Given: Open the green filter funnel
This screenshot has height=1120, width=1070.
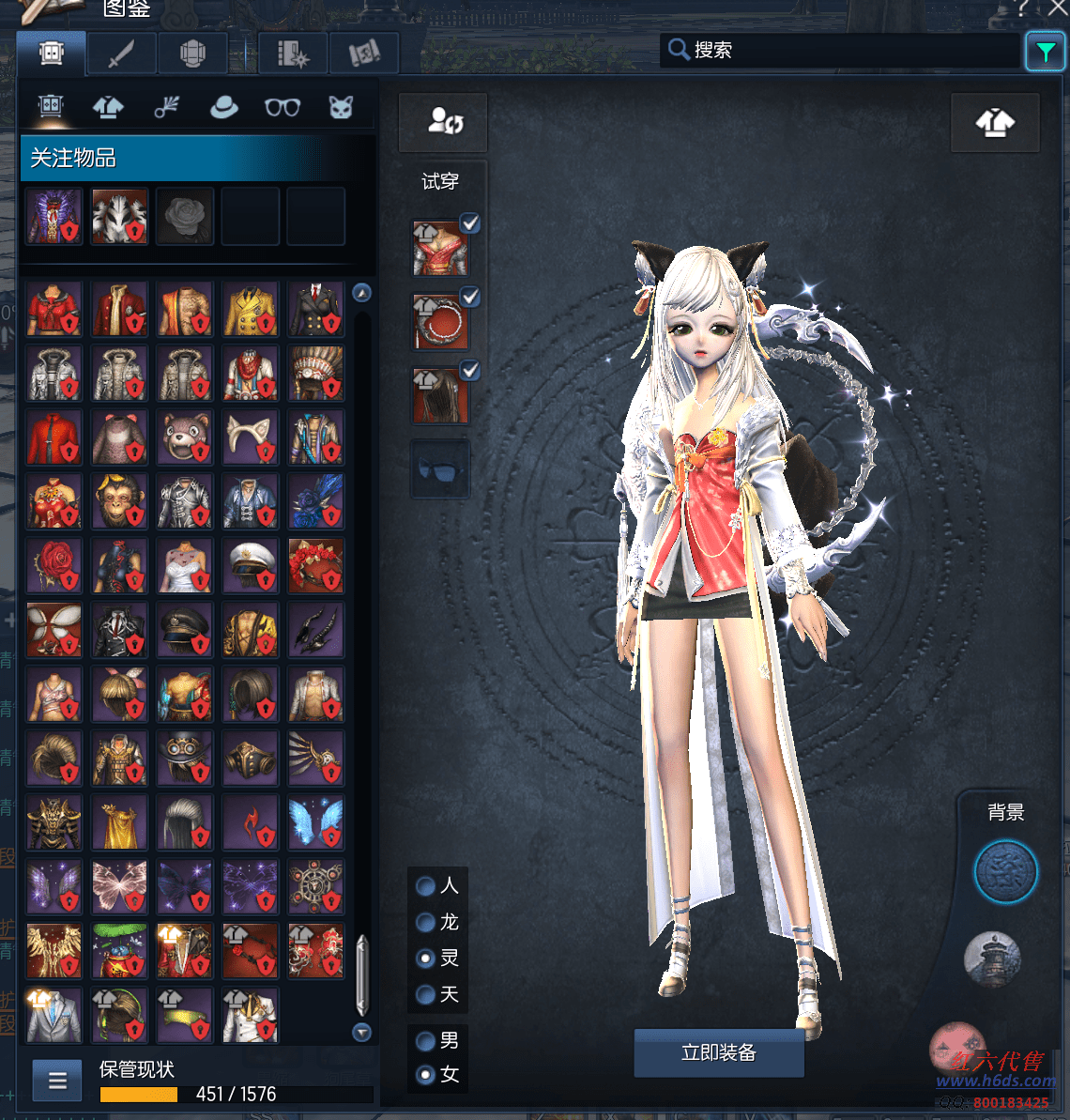Looking at the screenshot, I should [1045, 52].
